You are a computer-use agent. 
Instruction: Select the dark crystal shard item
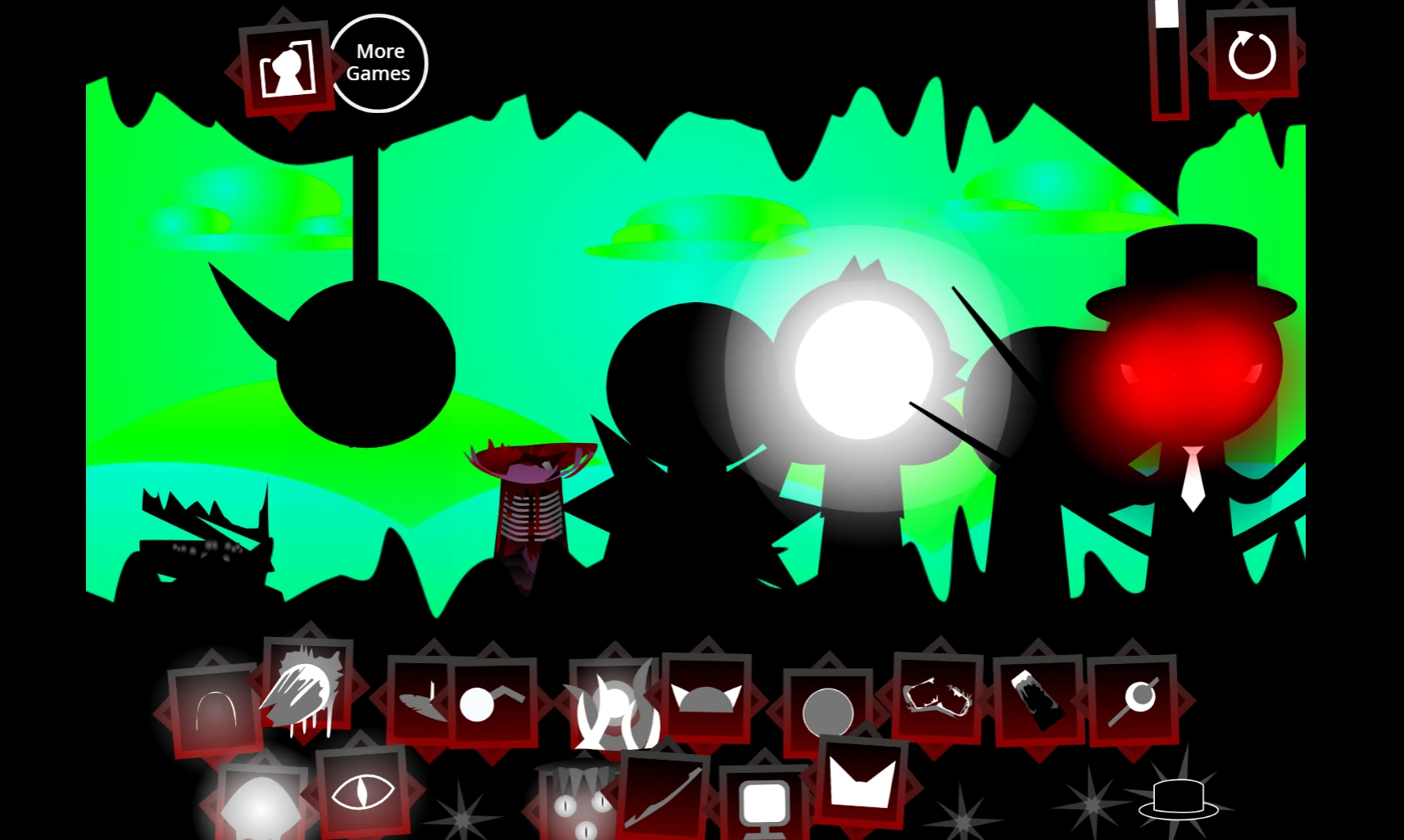pos(1039,702)
